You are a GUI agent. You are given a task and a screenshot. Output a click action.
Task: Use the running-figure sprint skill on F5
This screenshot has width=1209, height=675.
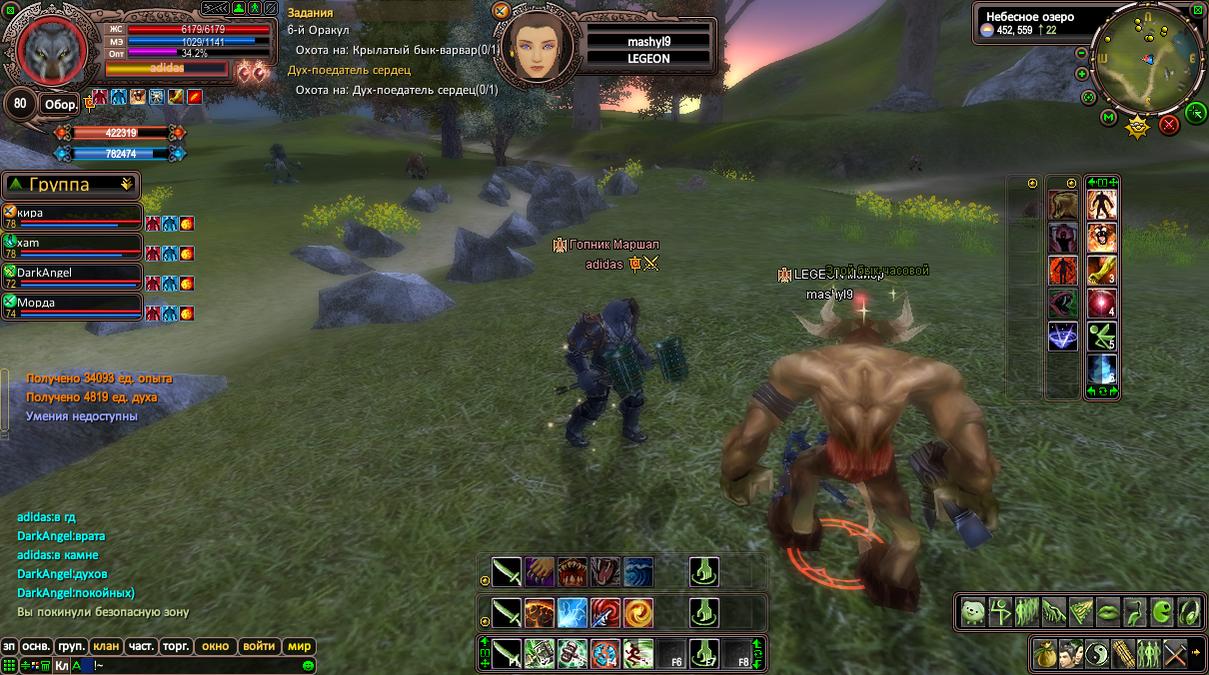tap(638, 653)
